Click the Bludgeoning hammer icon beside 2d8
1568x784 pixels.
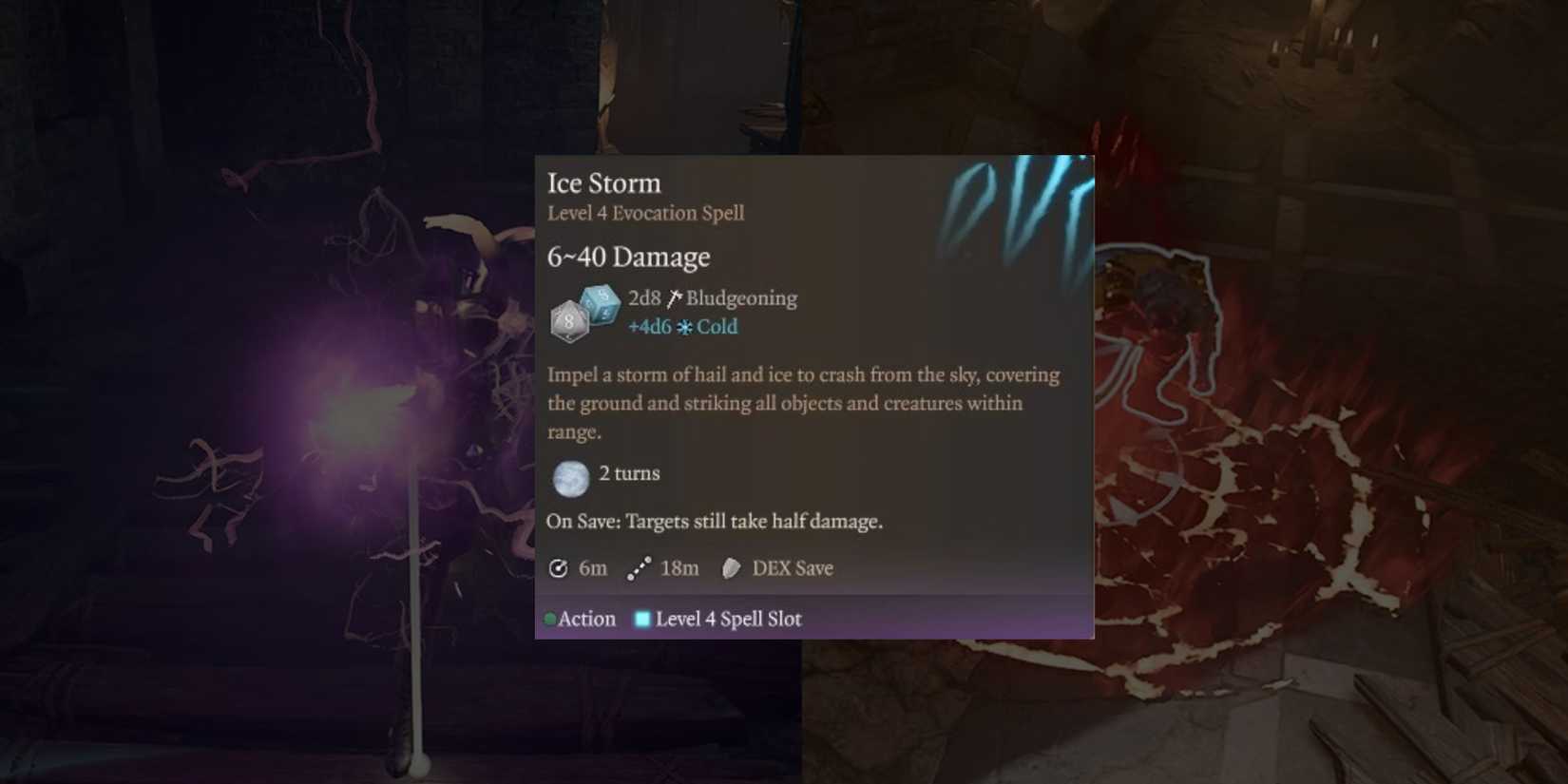[x=674, y=296]
